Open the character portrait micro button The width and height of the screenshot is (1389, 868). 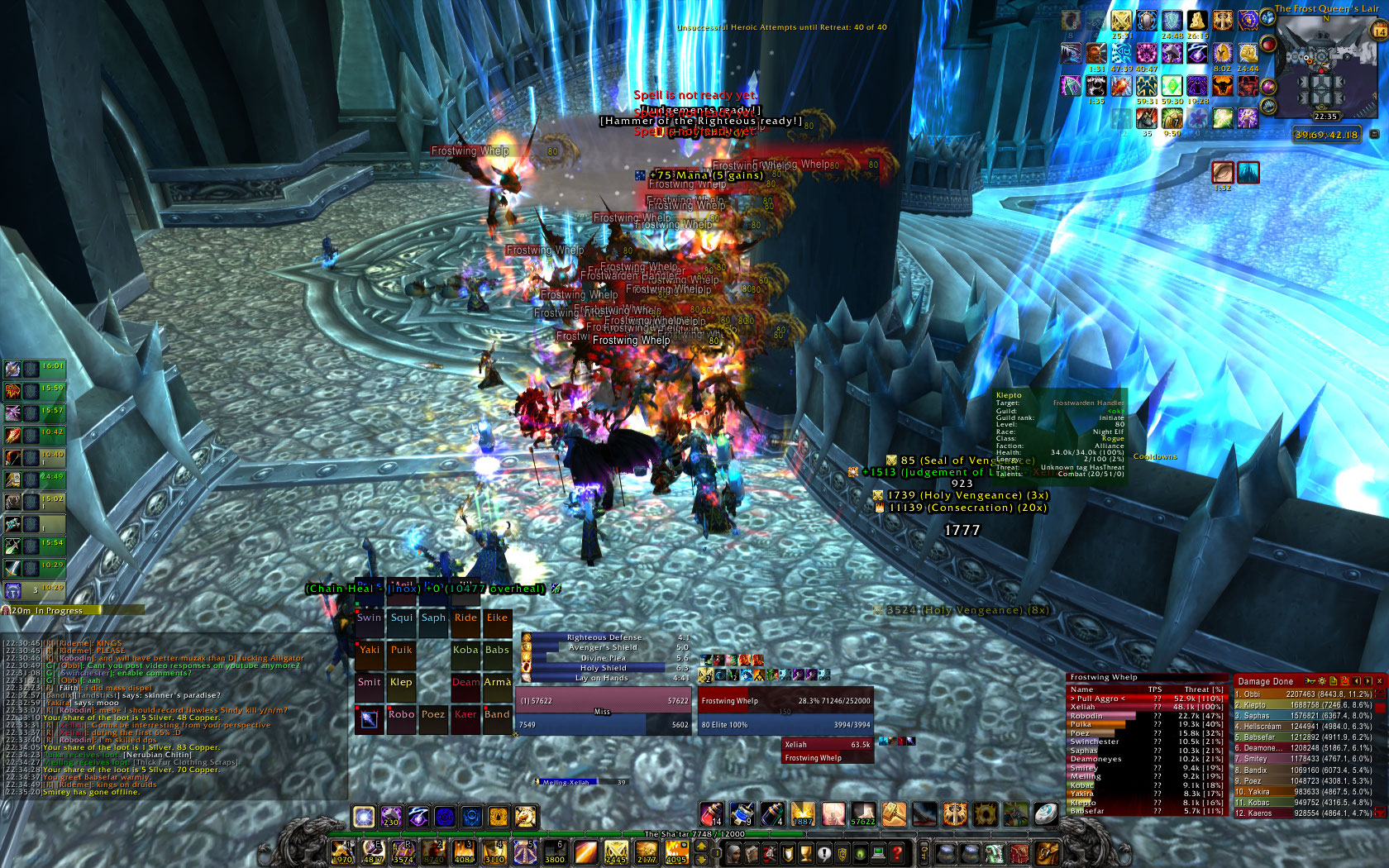[734, 853]
